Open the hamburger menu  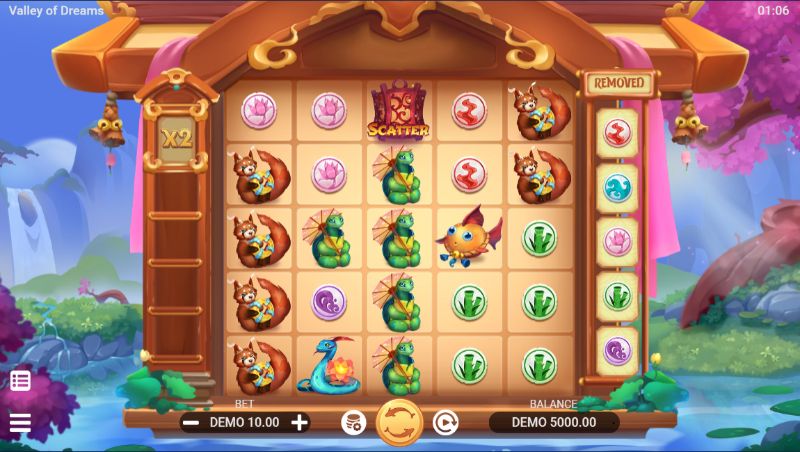(x=20, y=423)
